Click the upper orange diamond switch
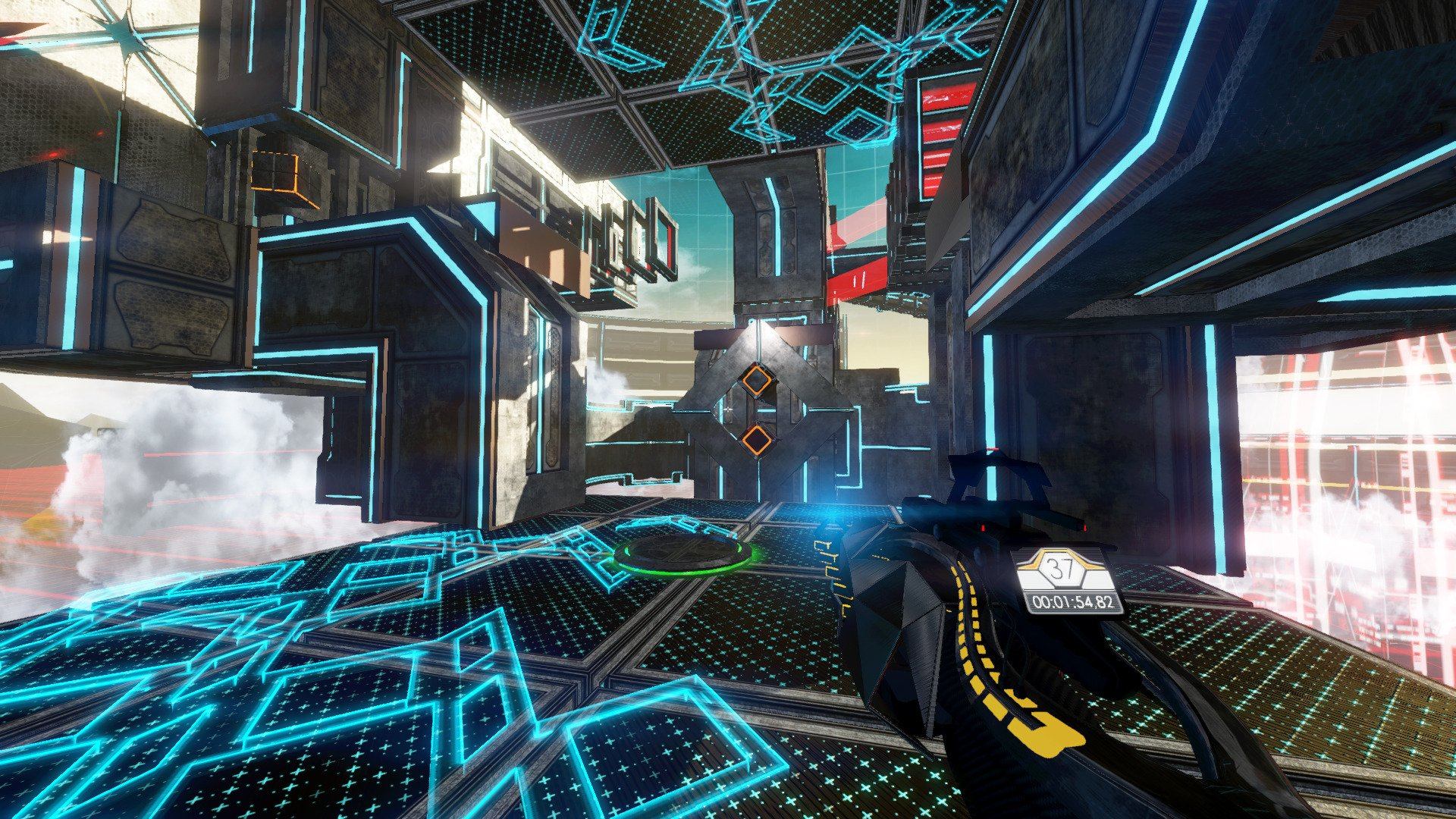1456x819 pixels. [x=758, y=379]
